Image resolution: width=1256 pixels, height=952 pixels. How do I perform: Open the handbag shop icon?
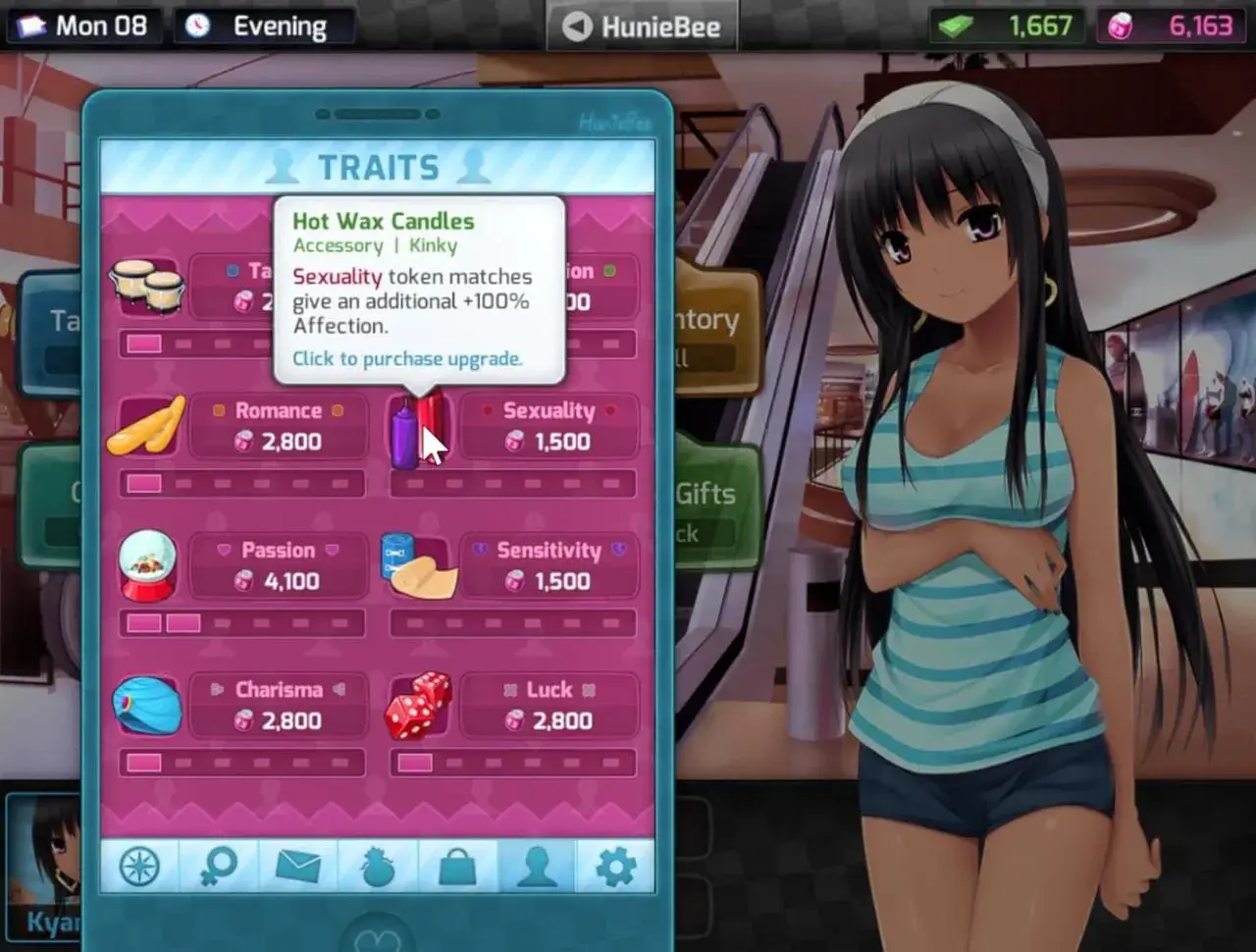[x=456, y=868]
